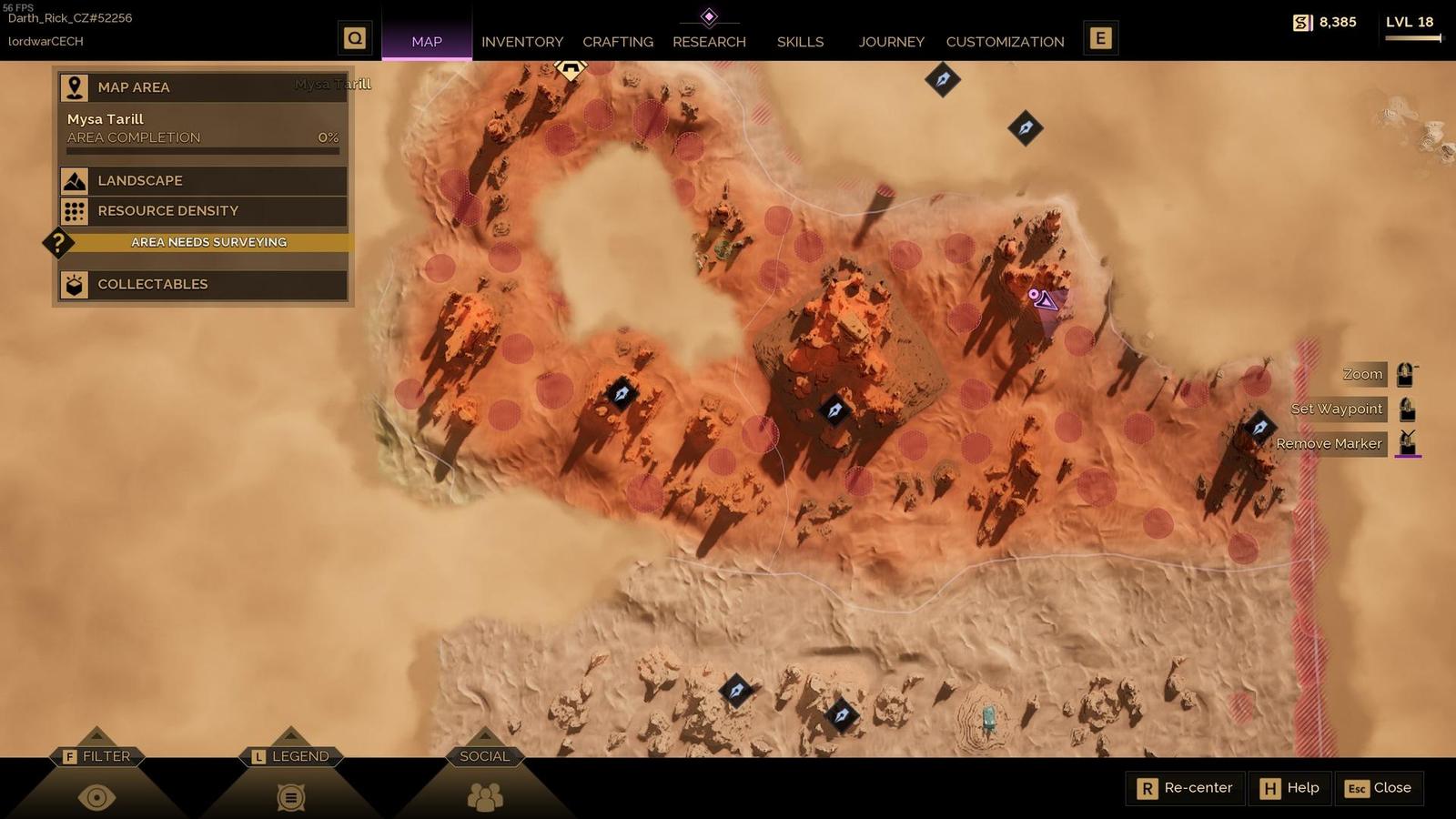Click the Resource Density grid icon

click(x=73, y=210)
